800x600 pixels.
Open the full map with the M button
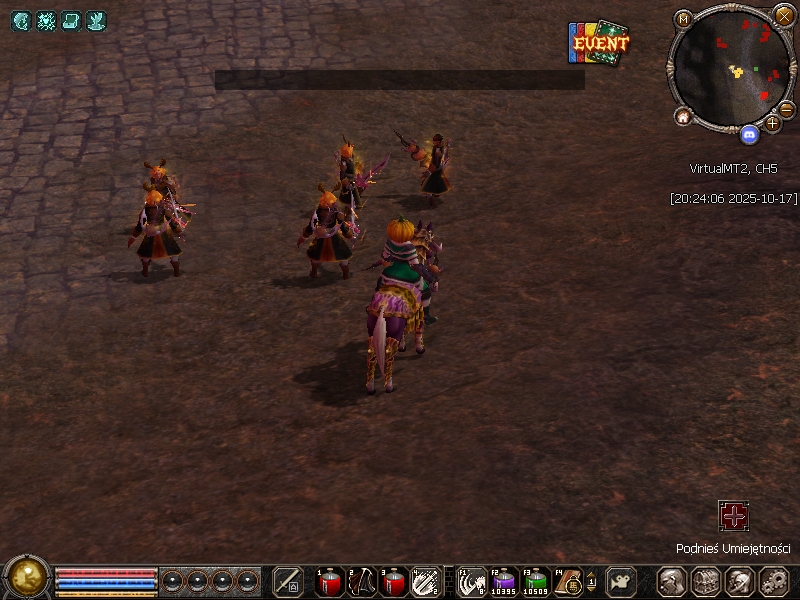click(x=684, y=18)
